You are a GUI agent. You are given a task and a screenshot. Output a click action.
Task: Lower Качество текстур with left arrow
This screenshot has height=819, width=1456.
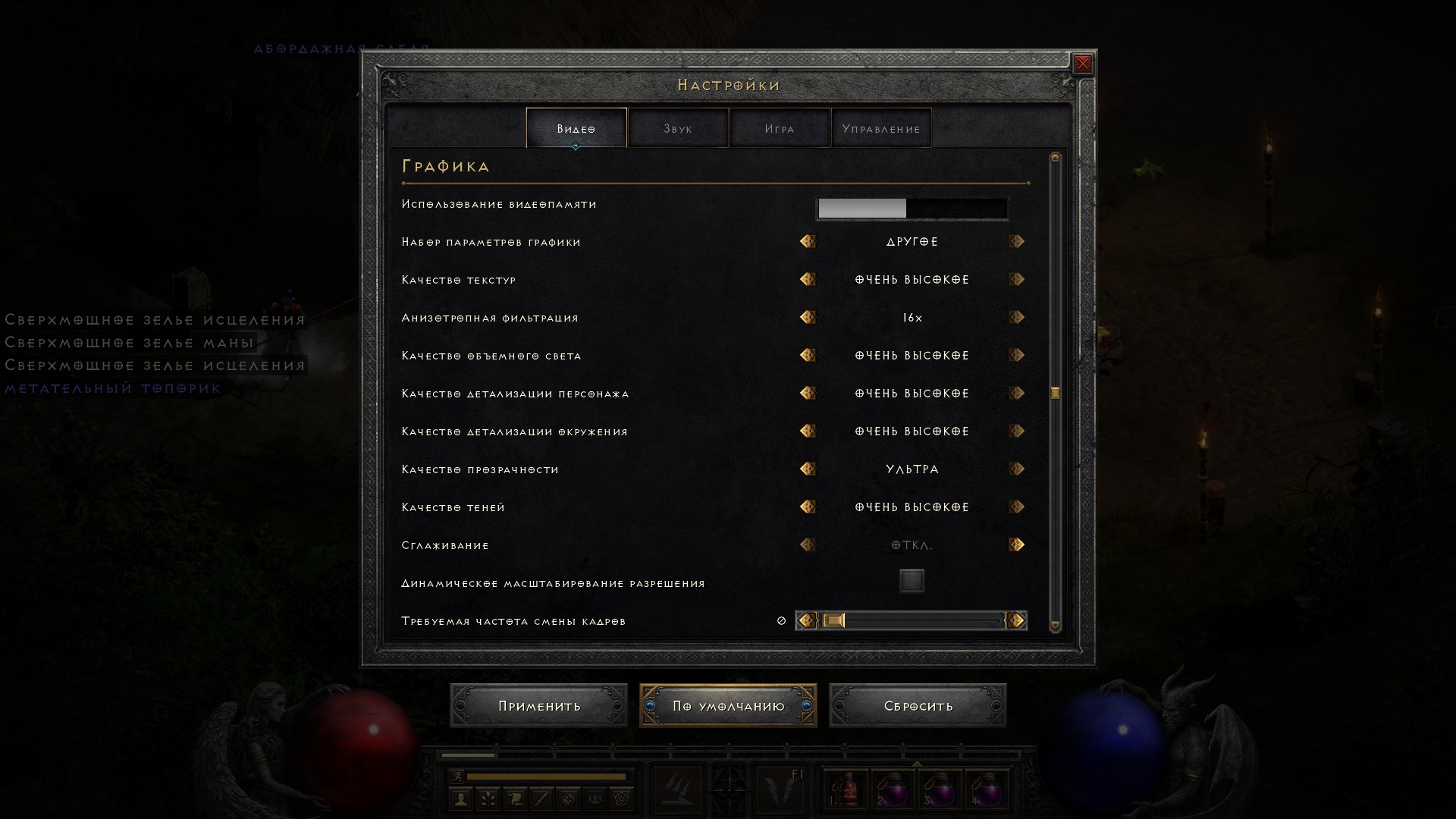[808, 279]
